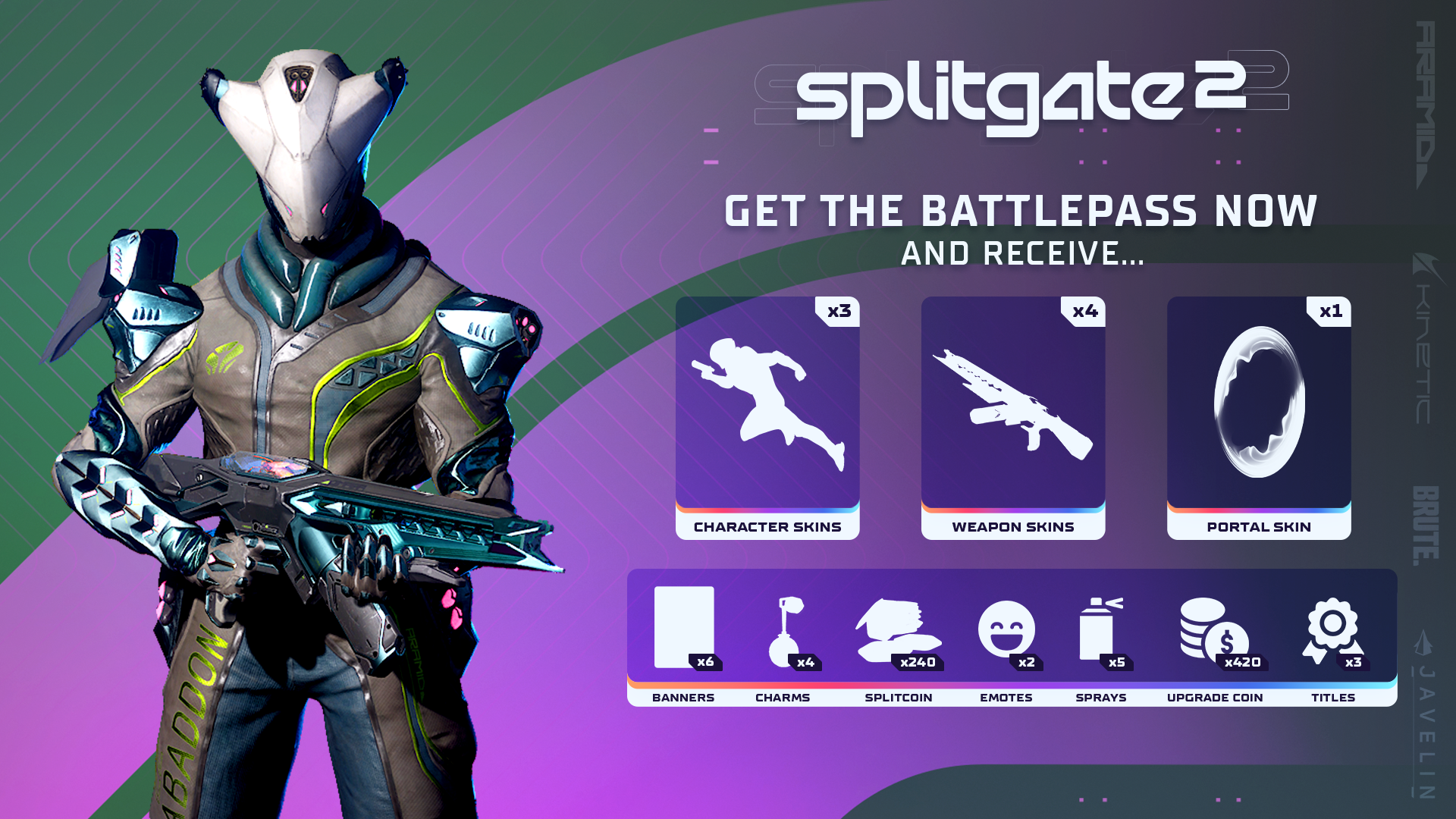Click the Splitgate 2 logo
This screenshot has height=819, width=1456.
click(x=1020, y=95)
